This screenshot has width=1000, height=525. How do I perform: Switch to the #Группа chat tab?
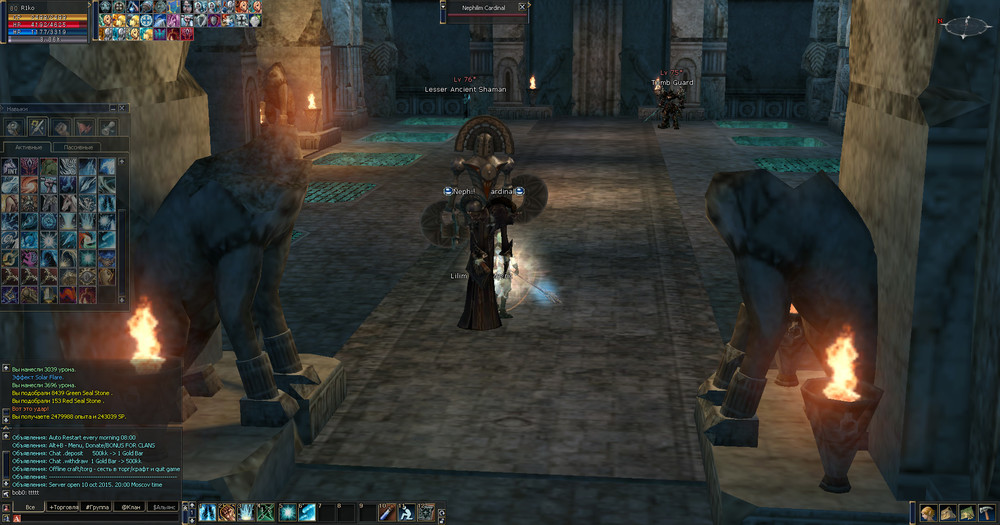click(x=97, y=508)
